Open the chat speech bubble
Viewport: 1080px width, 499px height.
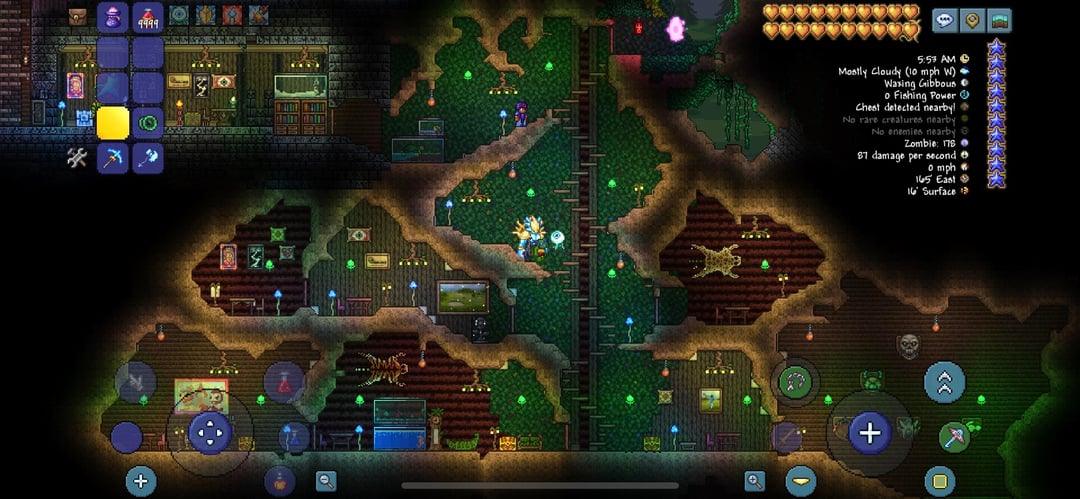coord(944,20)
